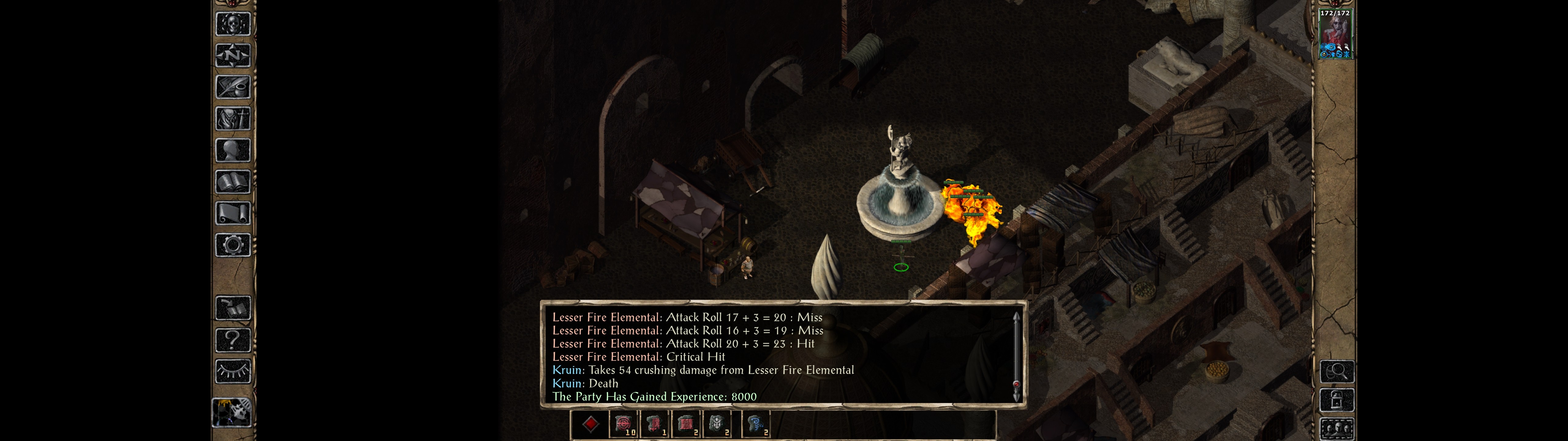Click the quick save book icon
The width and height of the screenshot is (1568, 441).
click(233, 308)
